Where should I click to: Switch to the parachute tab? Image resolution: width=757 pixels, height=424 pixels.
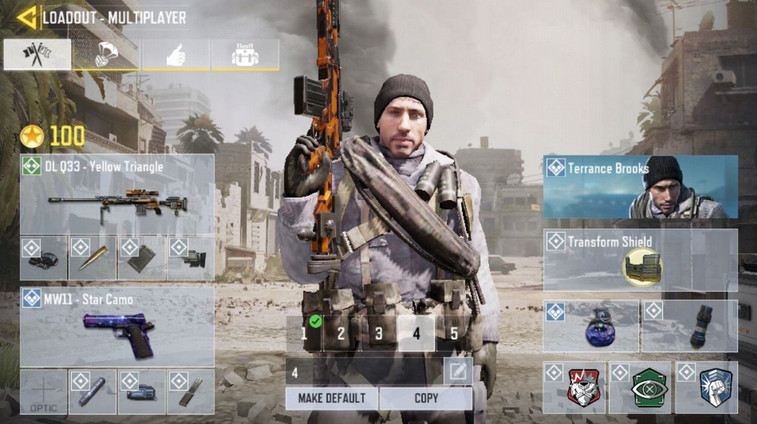tap(106, 55)
